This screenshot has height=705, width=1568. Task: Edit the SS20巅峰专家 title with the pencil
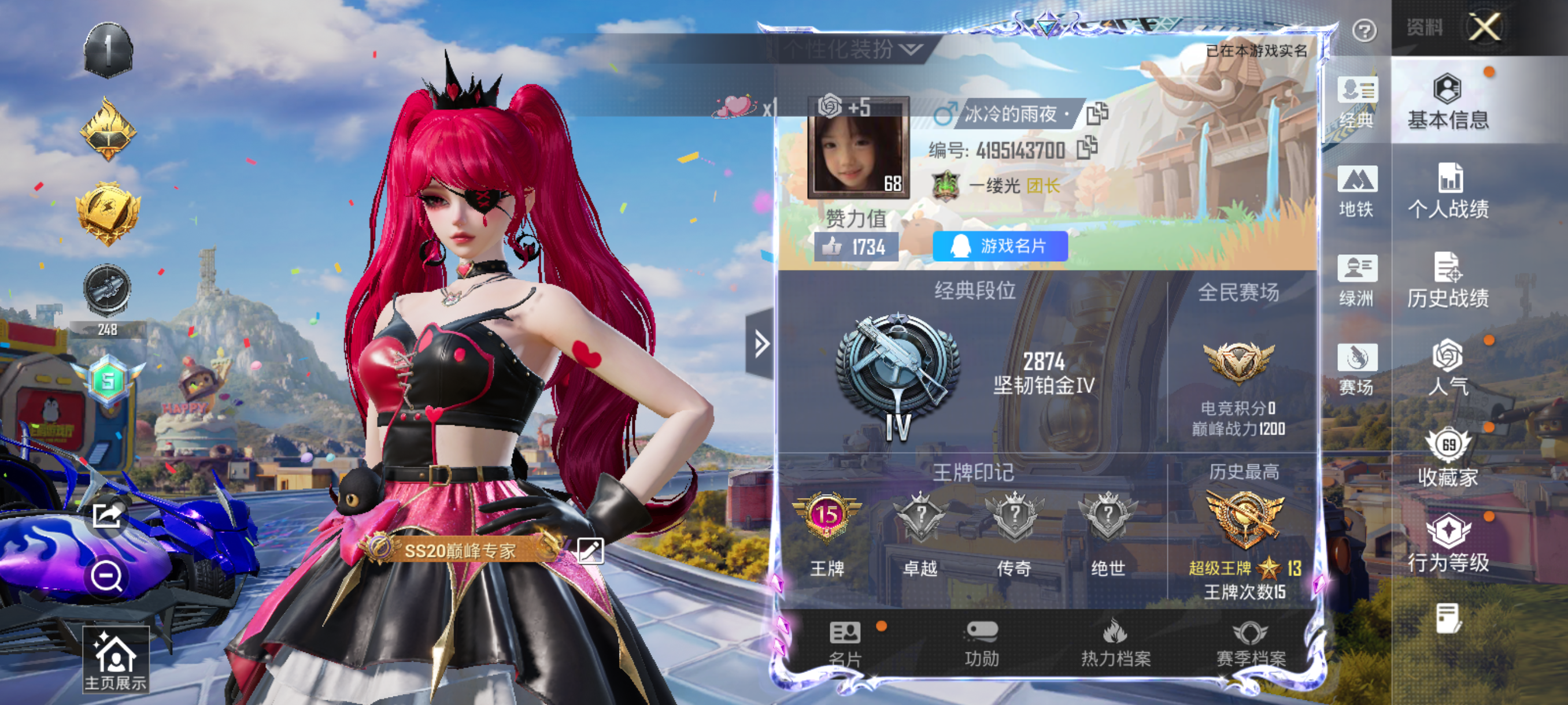click(x=590, y=551)
